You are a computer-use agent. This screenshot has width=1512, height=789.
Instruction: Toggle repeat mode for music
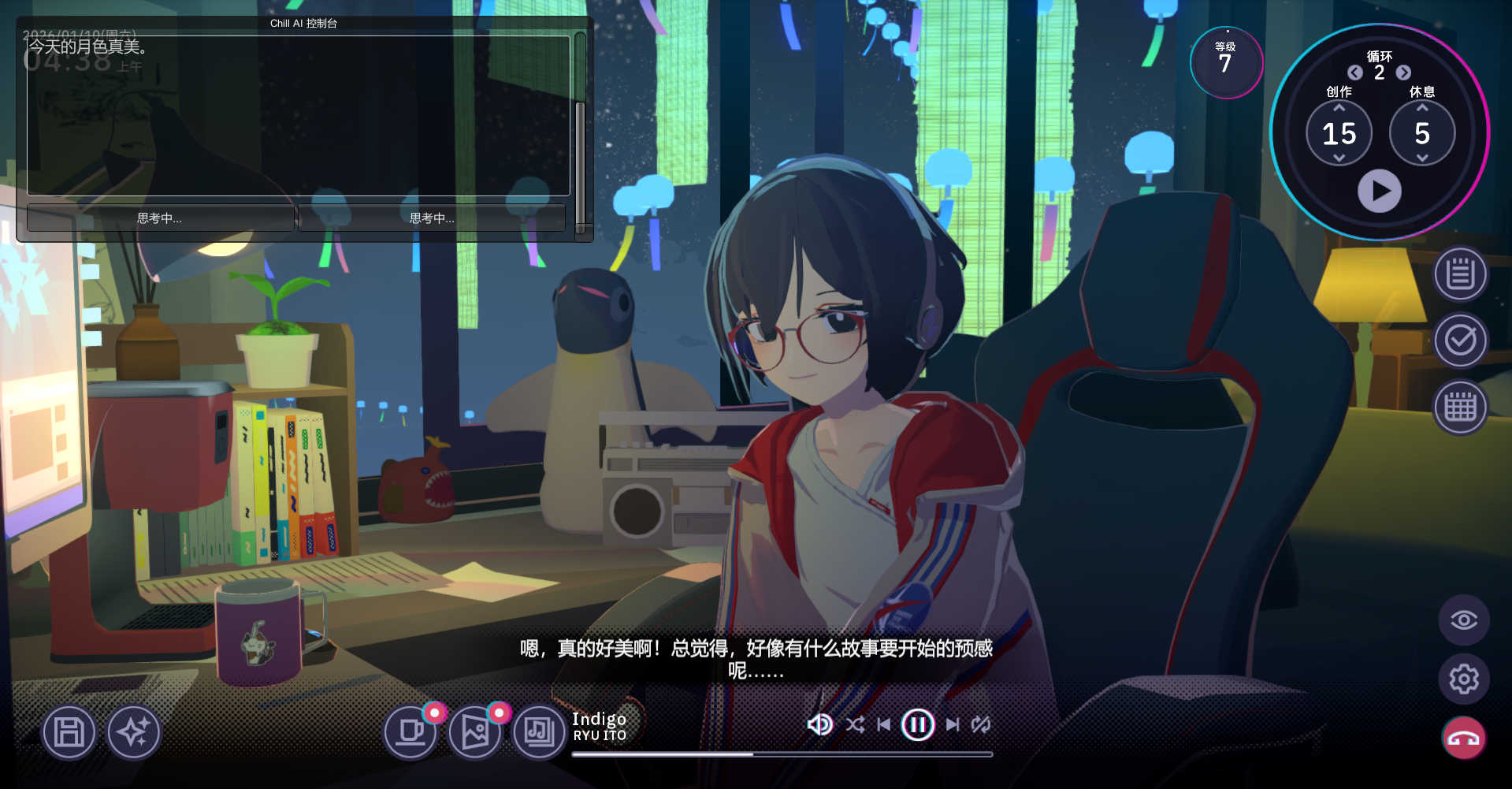(981, 724)
